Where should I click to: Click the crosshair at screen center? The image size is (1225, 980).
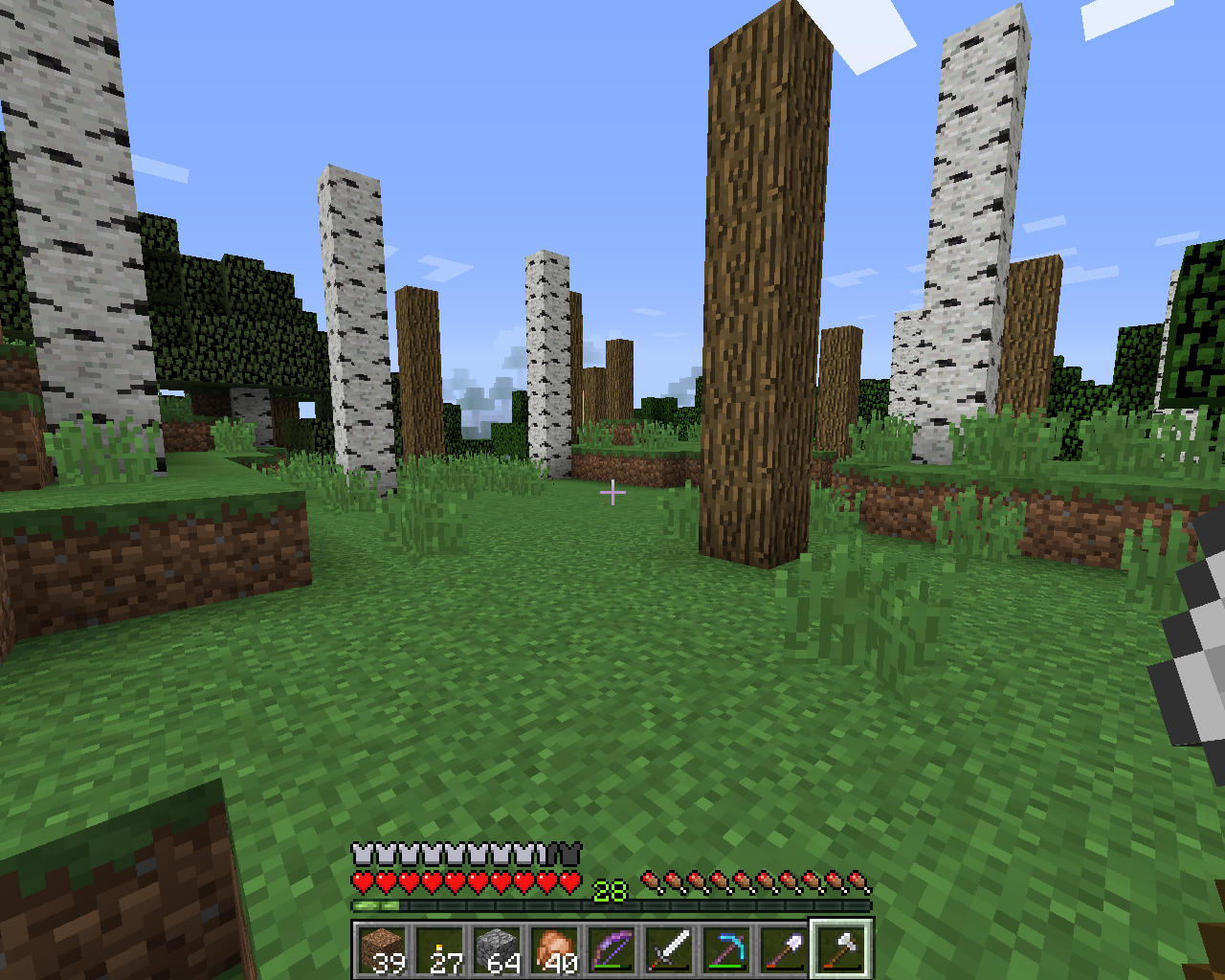612,491
